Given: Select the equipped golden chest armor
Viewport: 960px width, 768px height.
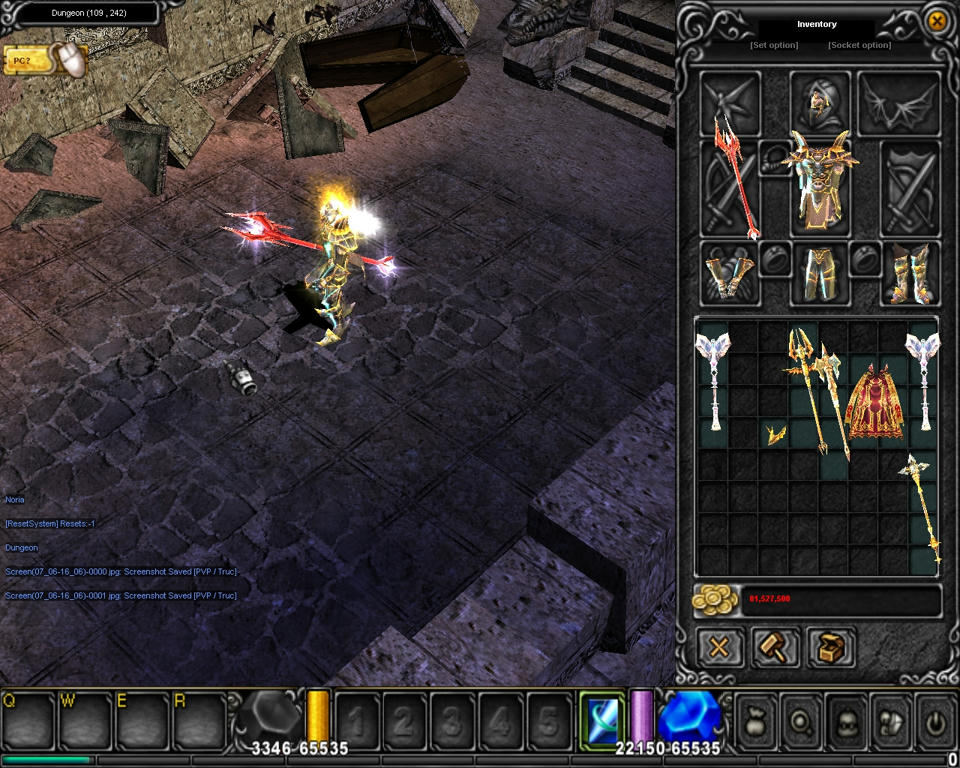Looking at the screenshot, I should tap(820, 185).
